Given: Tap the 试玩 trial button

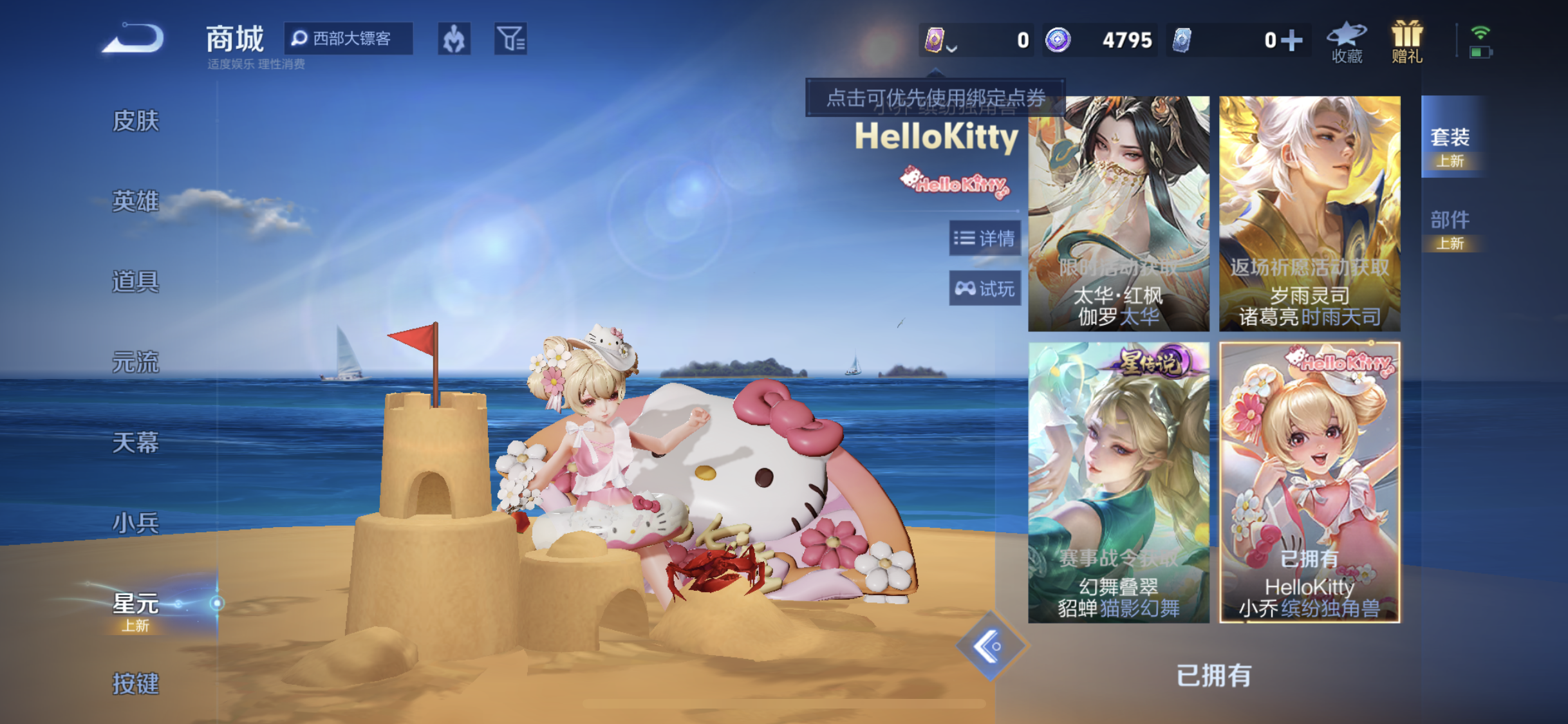Looking at the screenshot, I should [985, 289].
